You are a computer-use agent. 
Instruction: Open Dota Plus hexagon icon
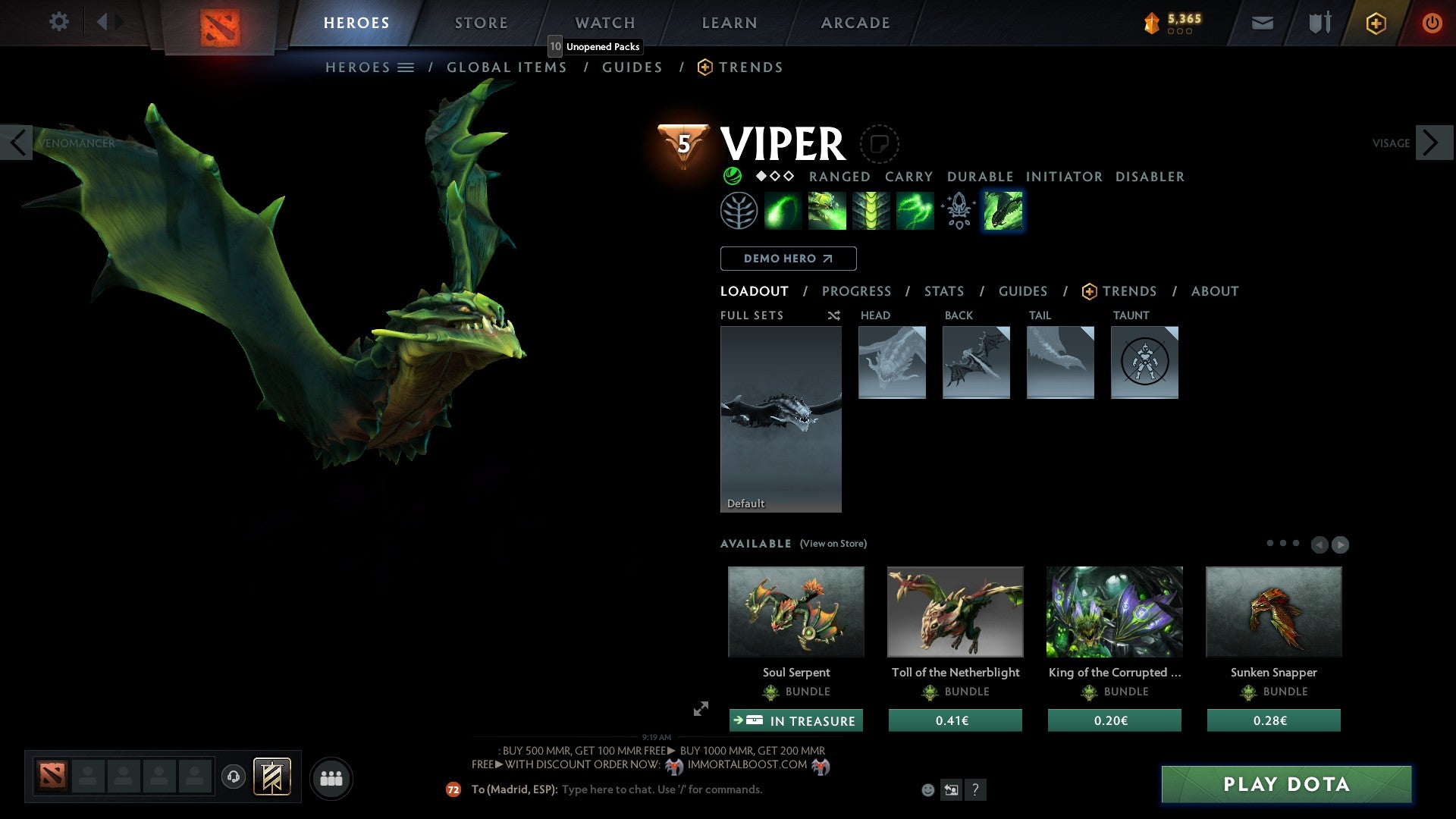[x=1375, y=23]
